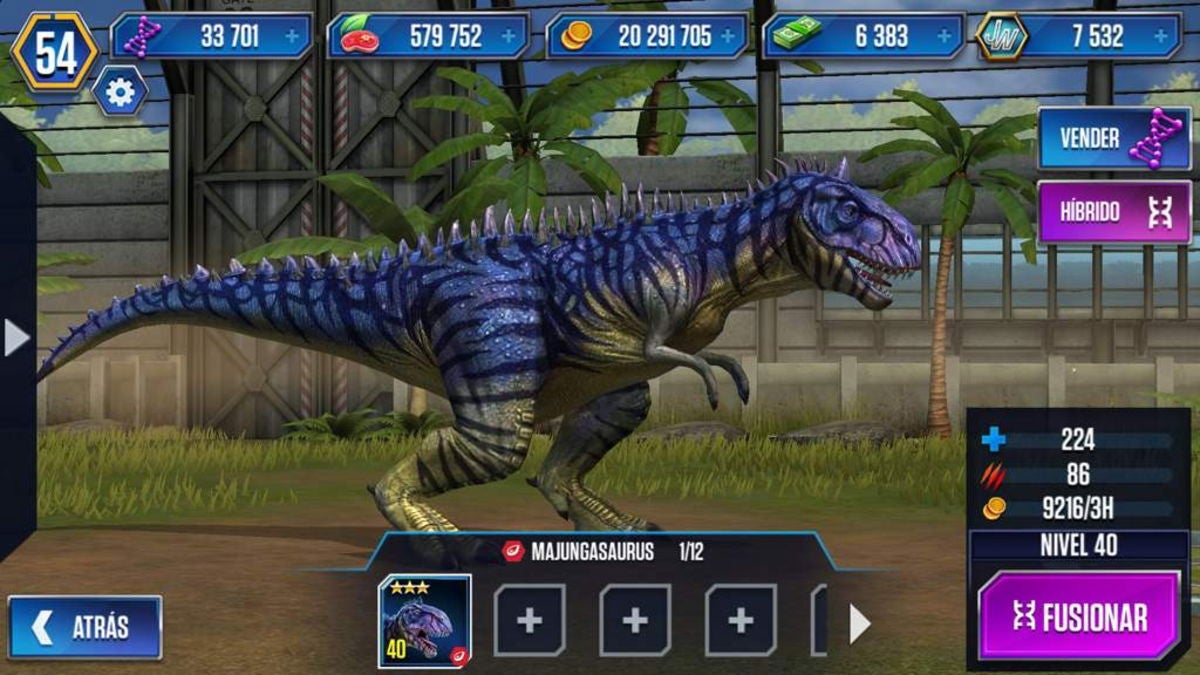1200x675 pixels.
Task: Go back with the Atrás button
Action: pos(85,627)
